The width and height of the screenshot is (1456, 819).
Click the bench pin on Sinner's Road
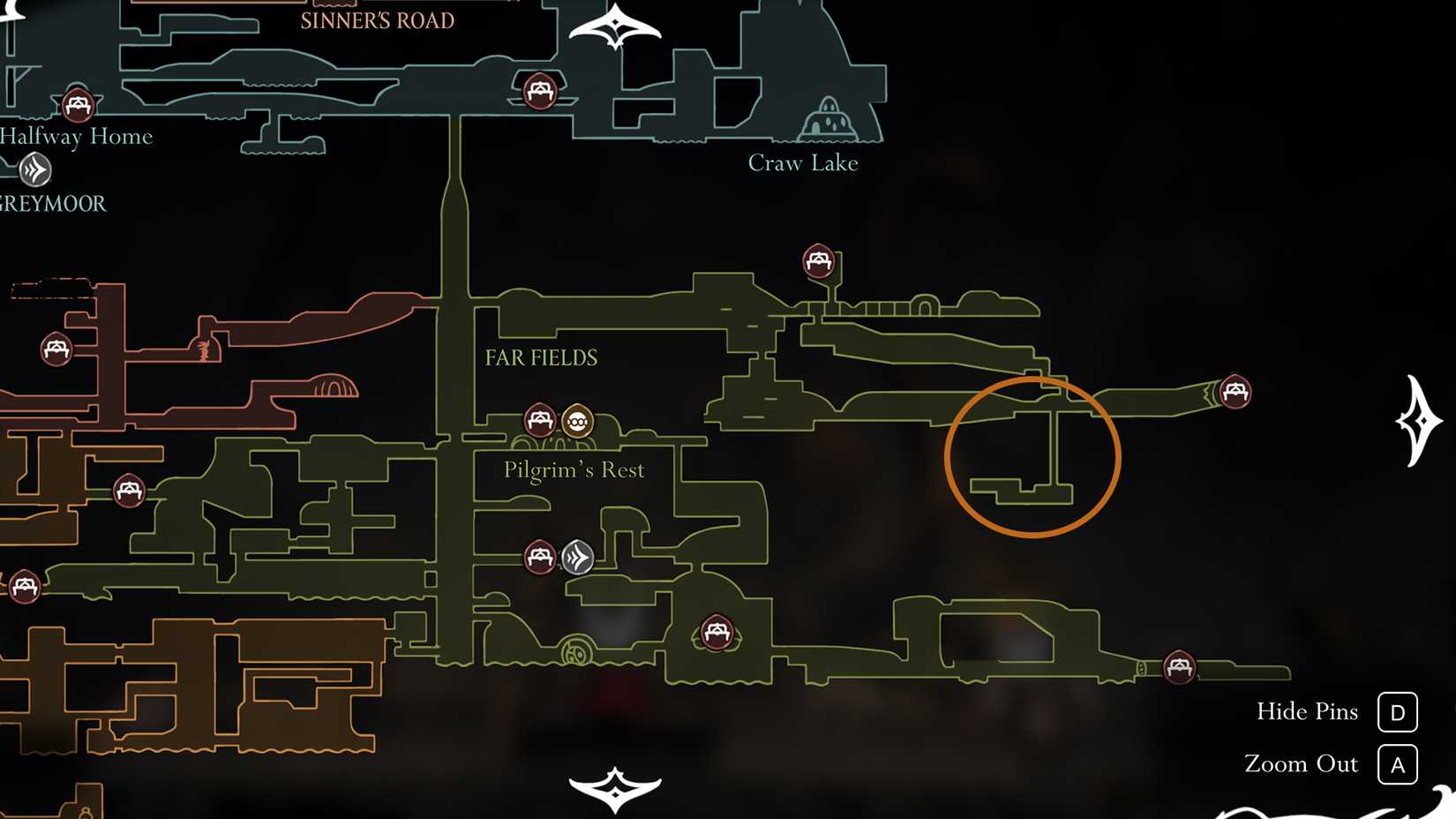[538, 90]
